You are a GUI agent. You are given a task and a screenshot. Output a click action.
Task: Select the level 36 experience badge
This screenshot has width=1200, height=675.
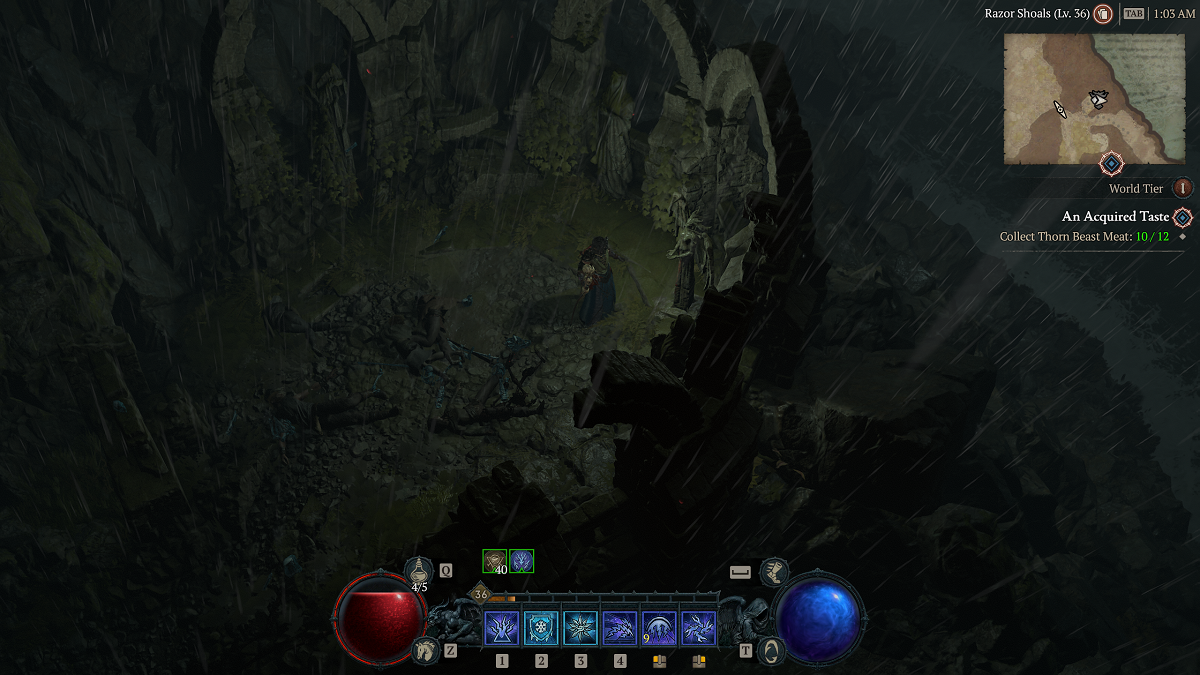pyautogui.click(x=480, y=594)
